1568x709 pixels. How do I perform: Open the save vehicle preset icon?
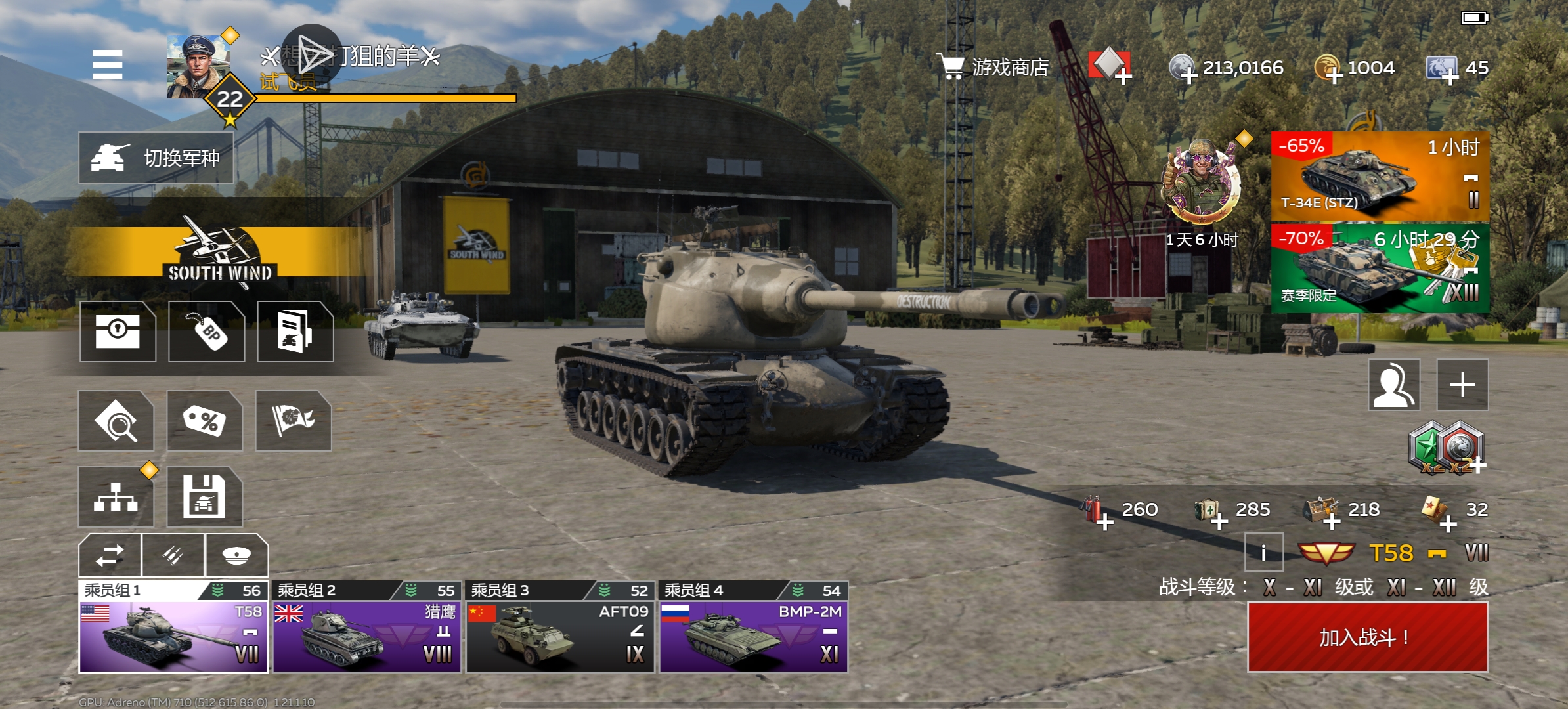pyautogui.click(x=204, y=497)
